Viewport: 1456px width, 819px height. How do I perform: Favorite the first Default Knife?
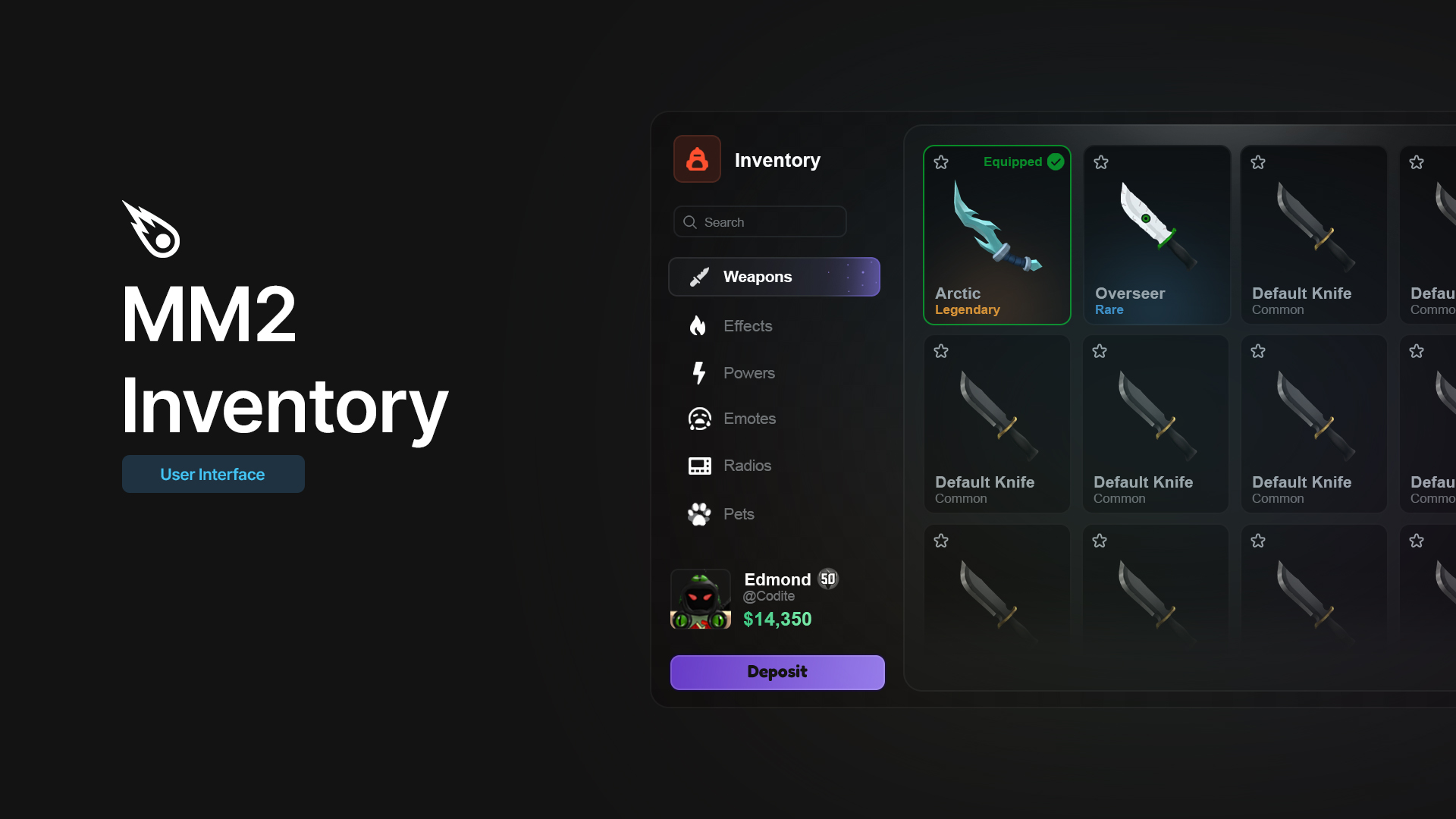point(1258,162)
